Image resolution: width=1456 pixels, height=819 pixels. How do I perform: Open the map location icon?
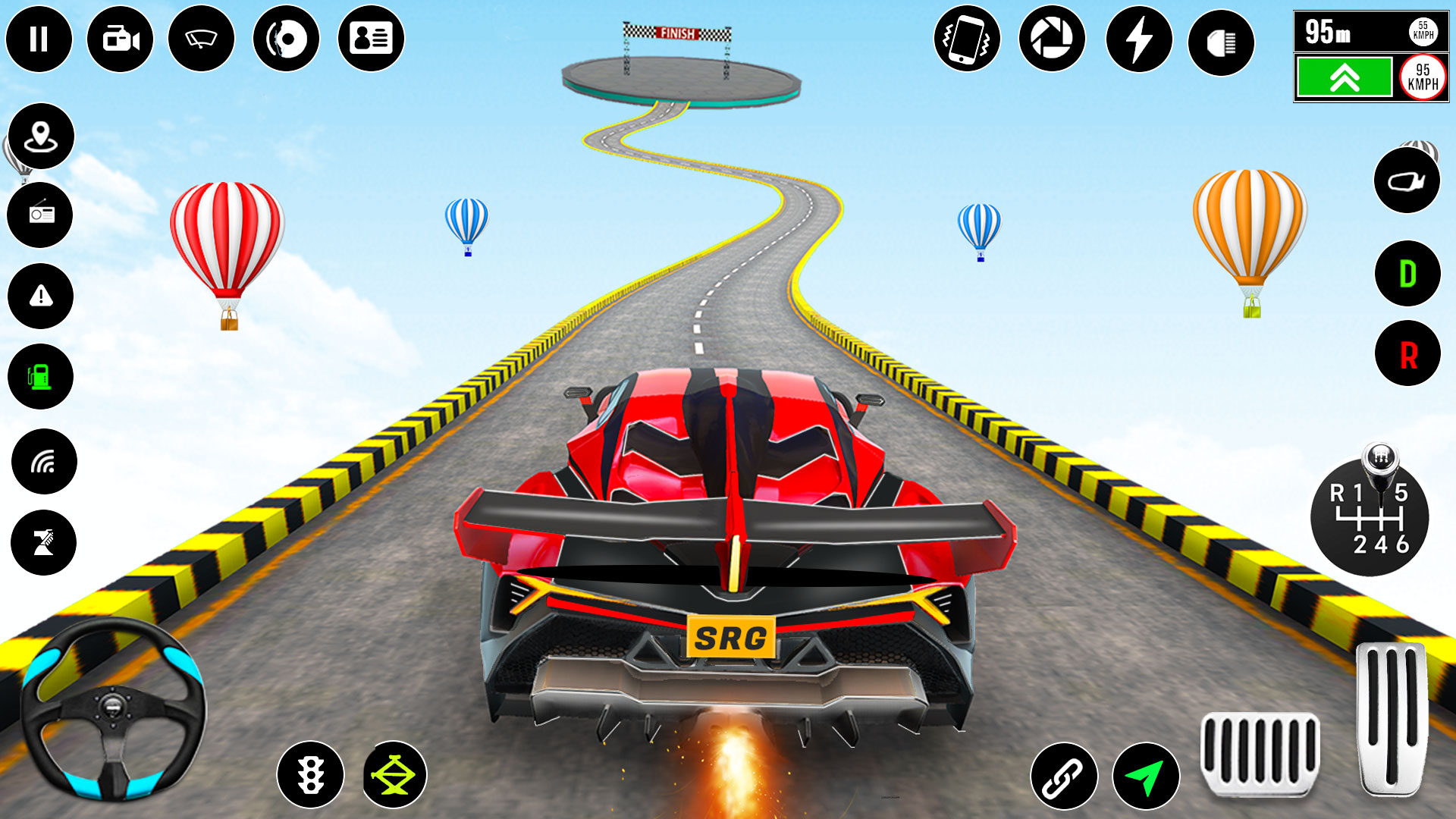pos(42,136)
